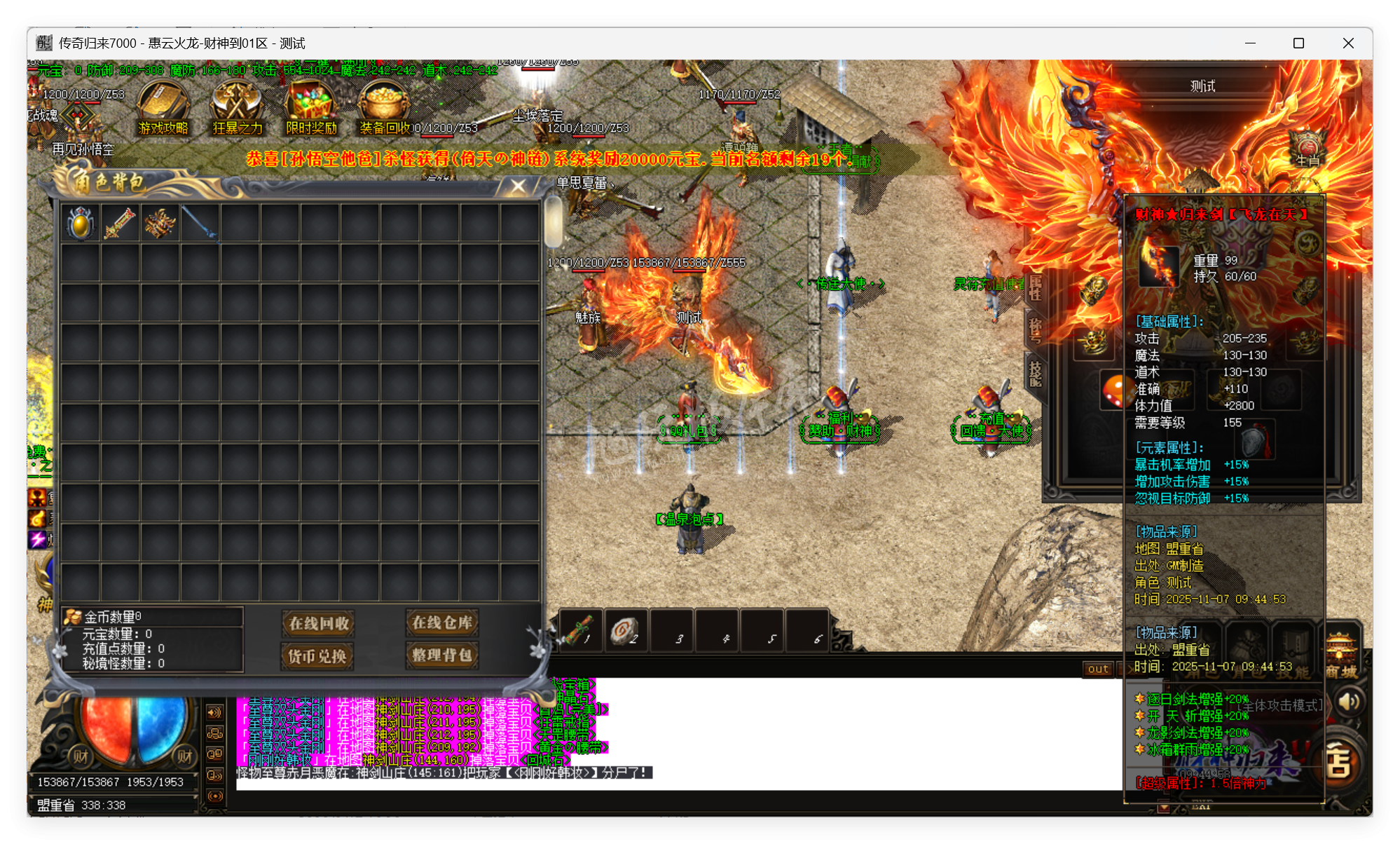
Task: Click the 在线回收 button in the backpack
Action: click(318, 624)
